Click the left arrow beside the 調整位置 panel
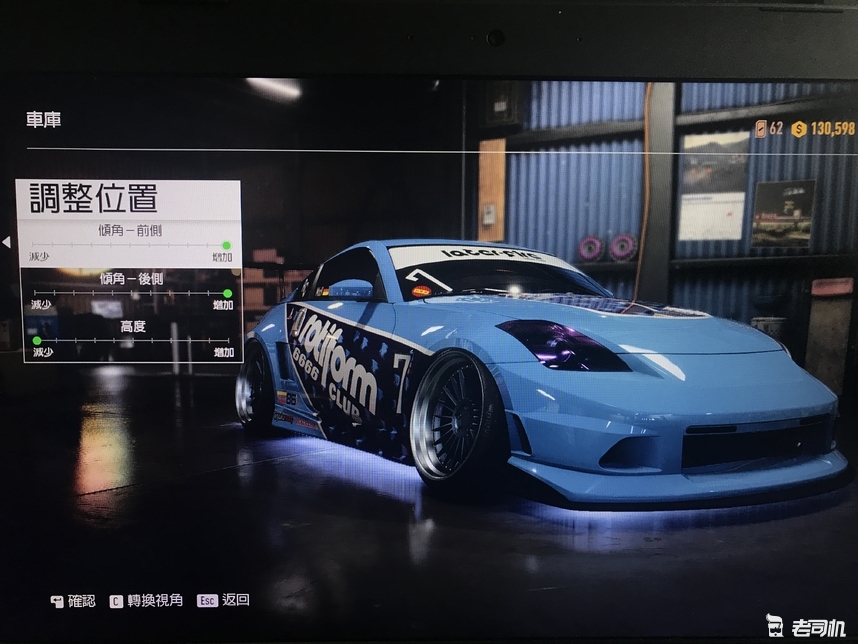 [6, 242]
